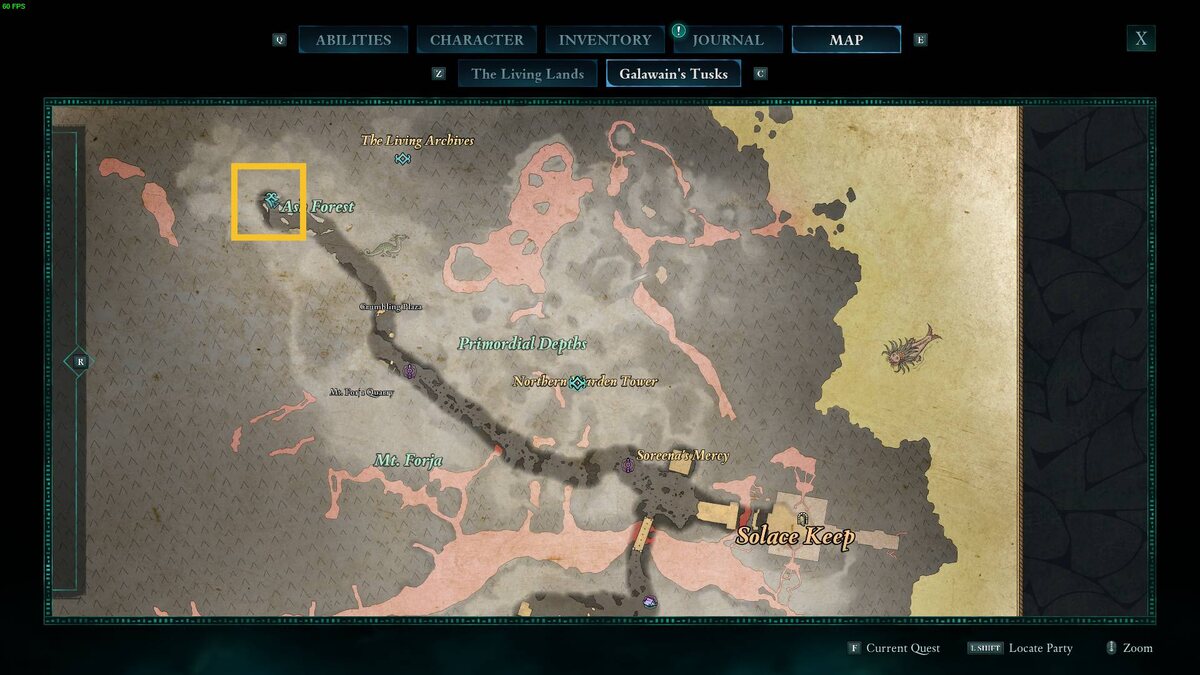This screenshot has height=675, width=1200.
Task: Choose Locate Party in the bottom bar
Action: tap(1040, 648)
